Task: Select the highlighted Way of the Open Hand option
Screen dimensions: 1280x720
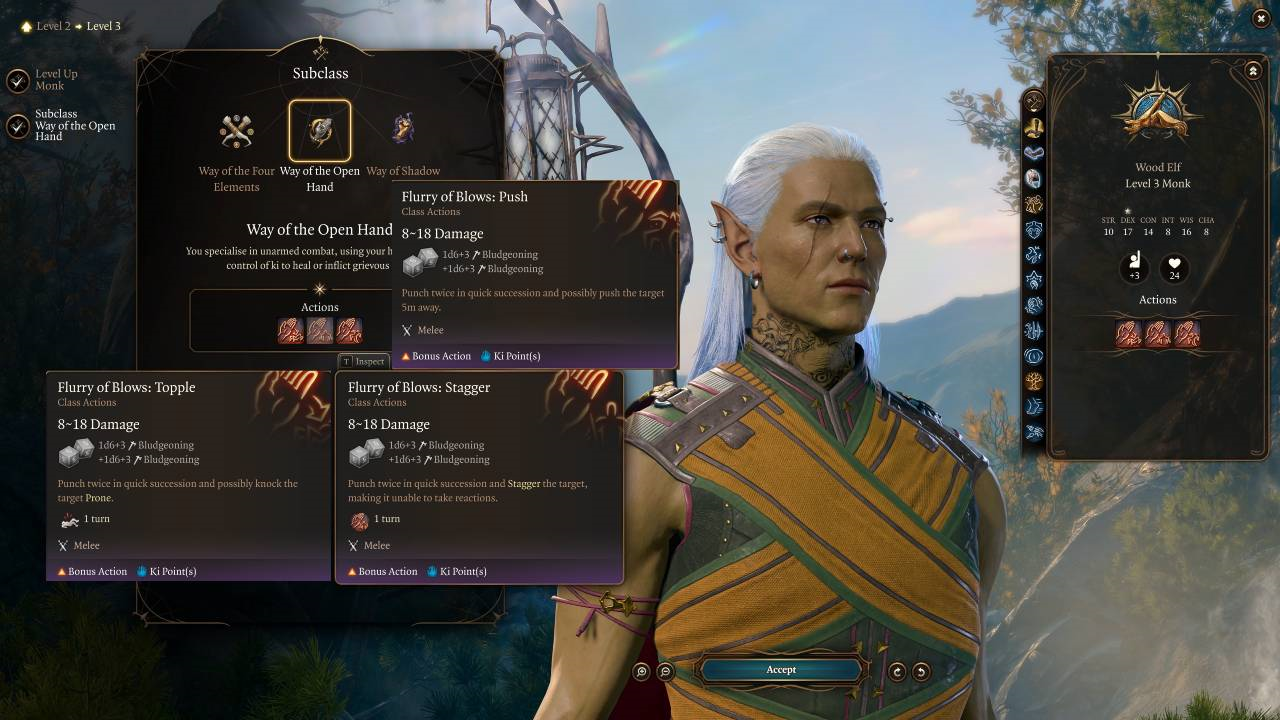Action: (x=320, y=130)
